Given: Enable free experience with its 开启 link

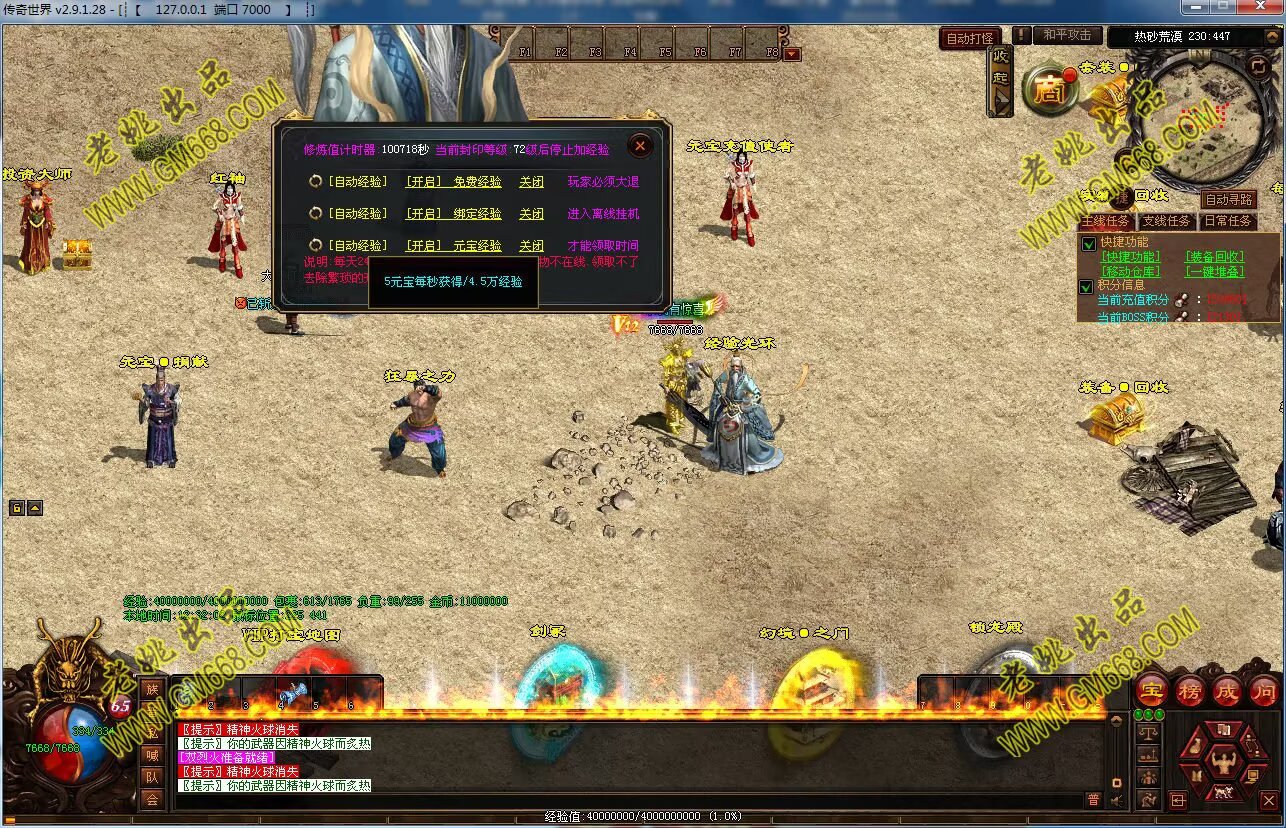Looking at the screenshot, I should click(423, 182).
